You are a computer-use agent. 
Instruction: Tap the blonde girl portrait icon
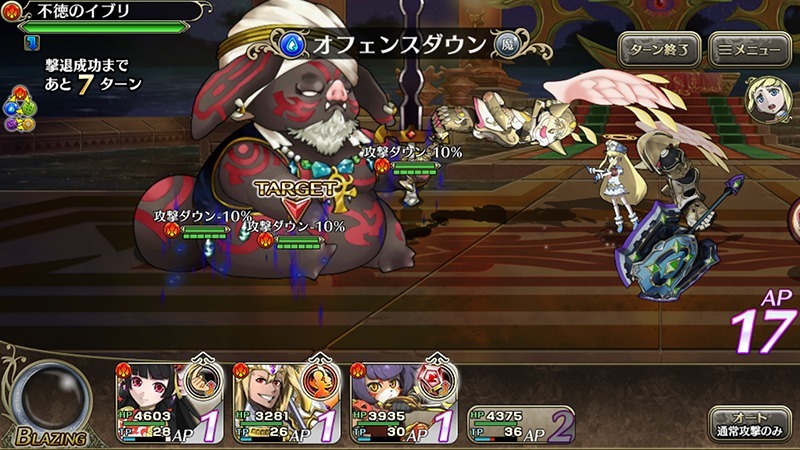pyautogui.click(x=764, y=97)
